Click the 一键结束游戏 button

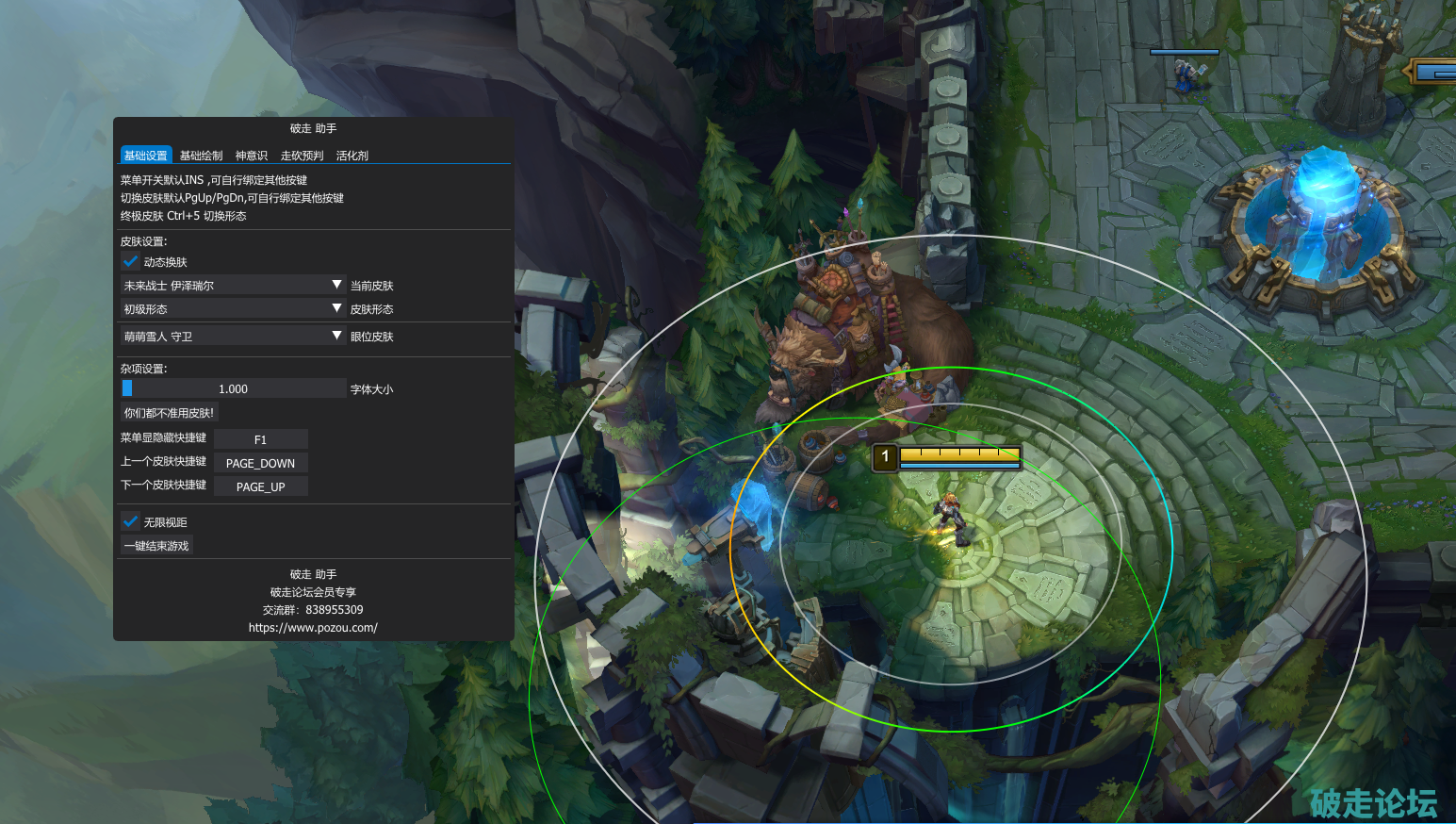156,546
